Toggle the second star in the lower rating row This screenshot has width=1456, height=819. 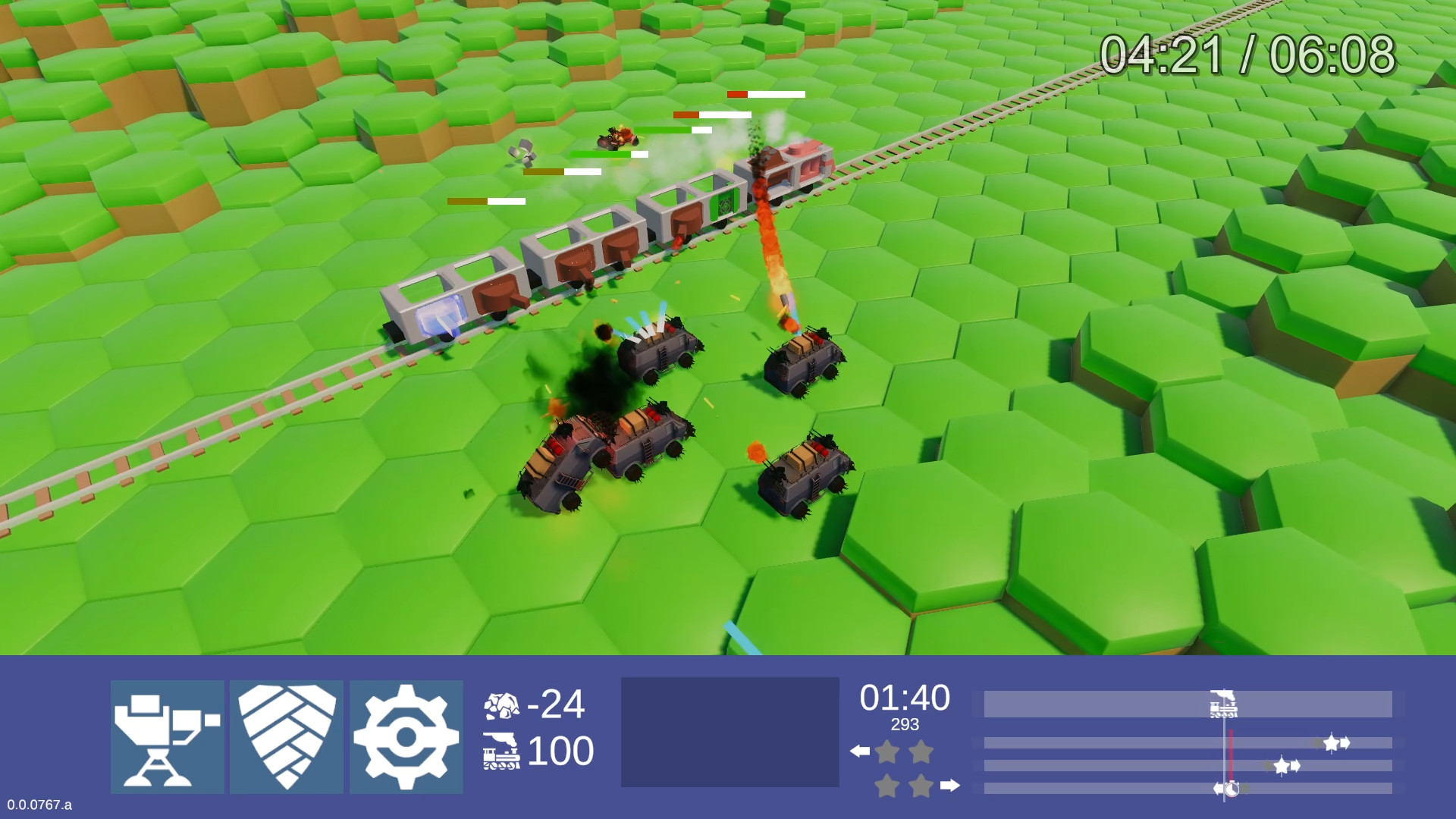coord(922,786)
